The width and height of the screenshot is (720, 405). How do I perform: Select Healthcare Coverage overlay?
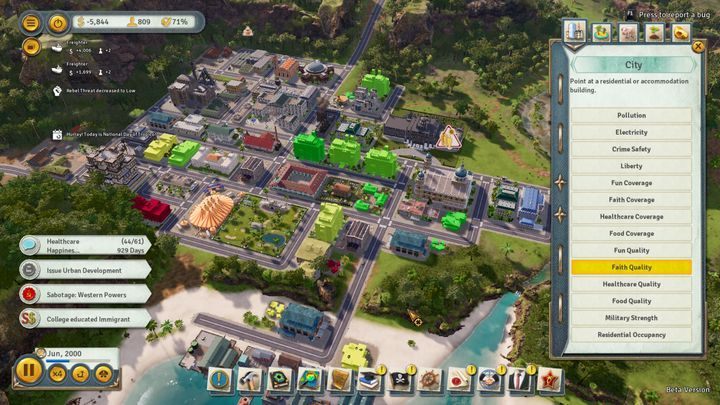[x=631, y=217]
